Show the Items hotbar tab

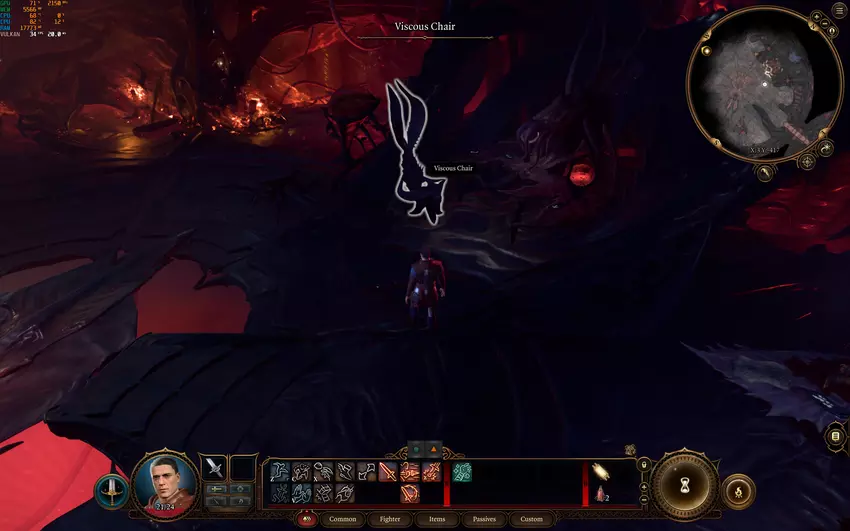pyautogui.click(x=437, y=519)
